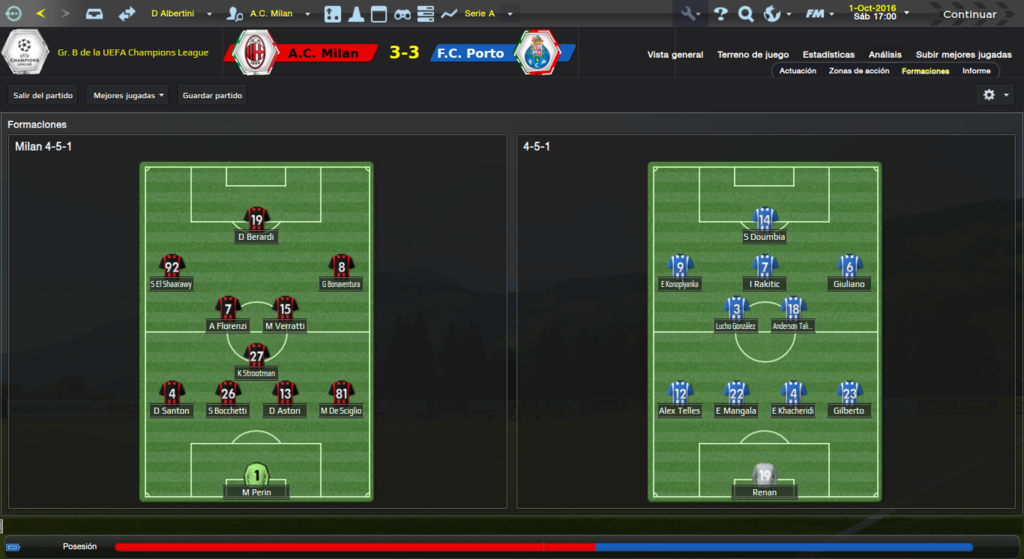Open the Informe sub-tab
Image resolution: width=1024 pixels, height=559 pixels.
pos(976,71)
